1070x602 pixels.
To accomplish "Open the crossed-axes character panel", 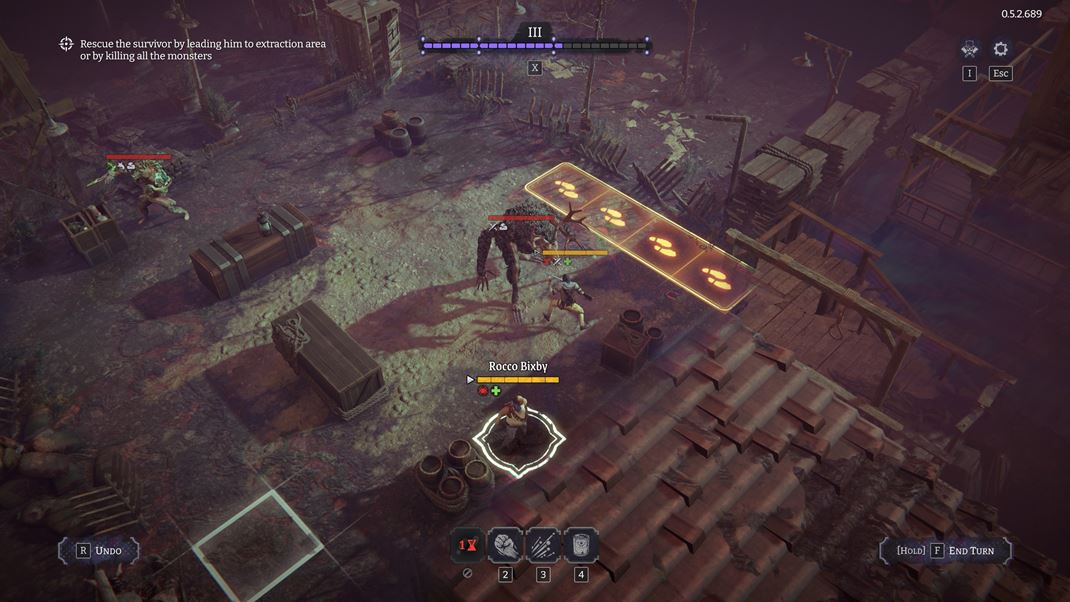I will pyautogui.click(x=969, y=49).
